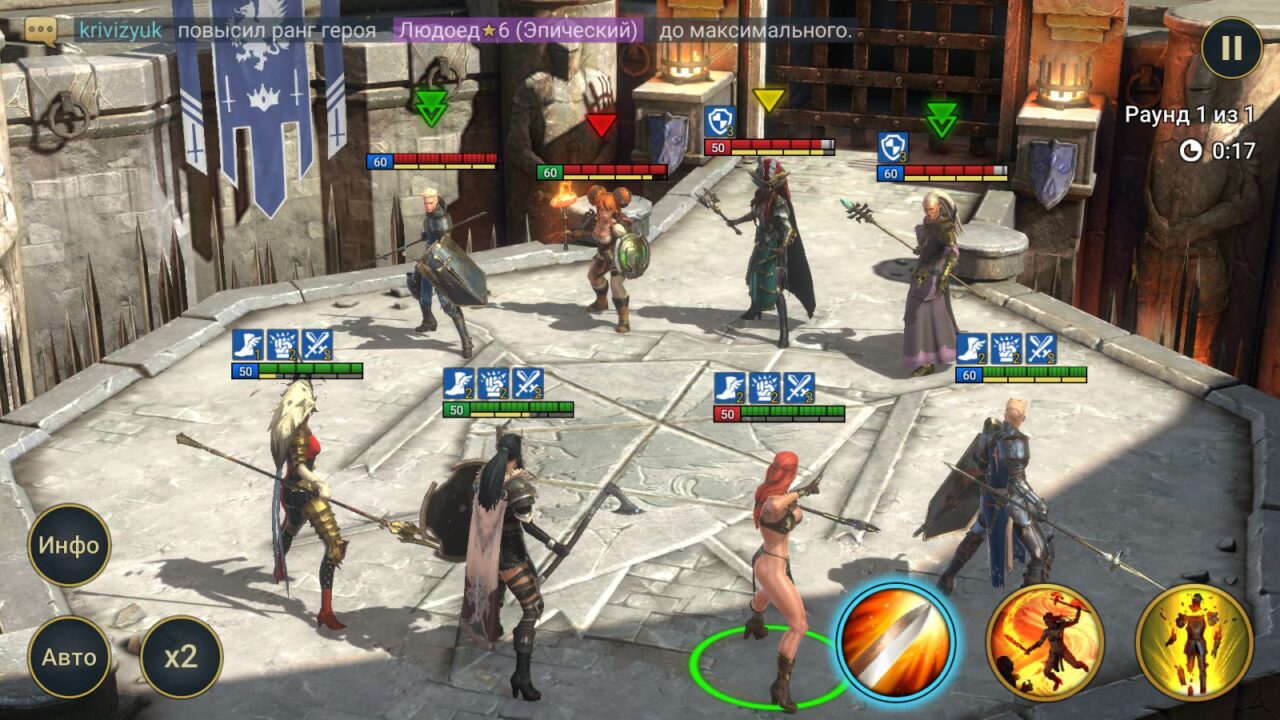This screenshot has height=720, width=1280.
Task: Toggle Авто auto-battle mode
Action: click(x=69, y=657)
